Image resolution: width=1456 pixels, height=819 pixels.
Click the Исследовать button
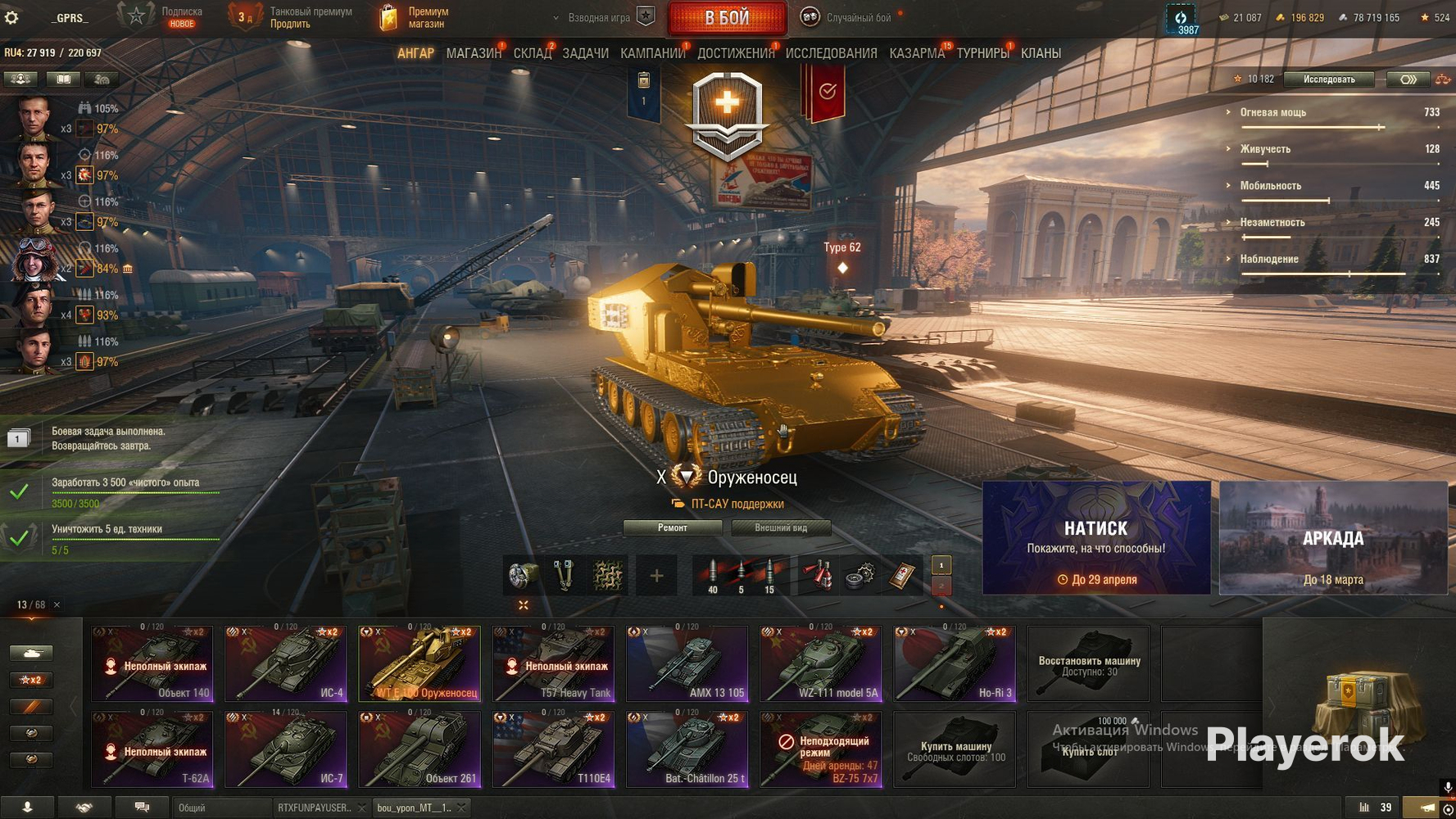pos(1328,79)
